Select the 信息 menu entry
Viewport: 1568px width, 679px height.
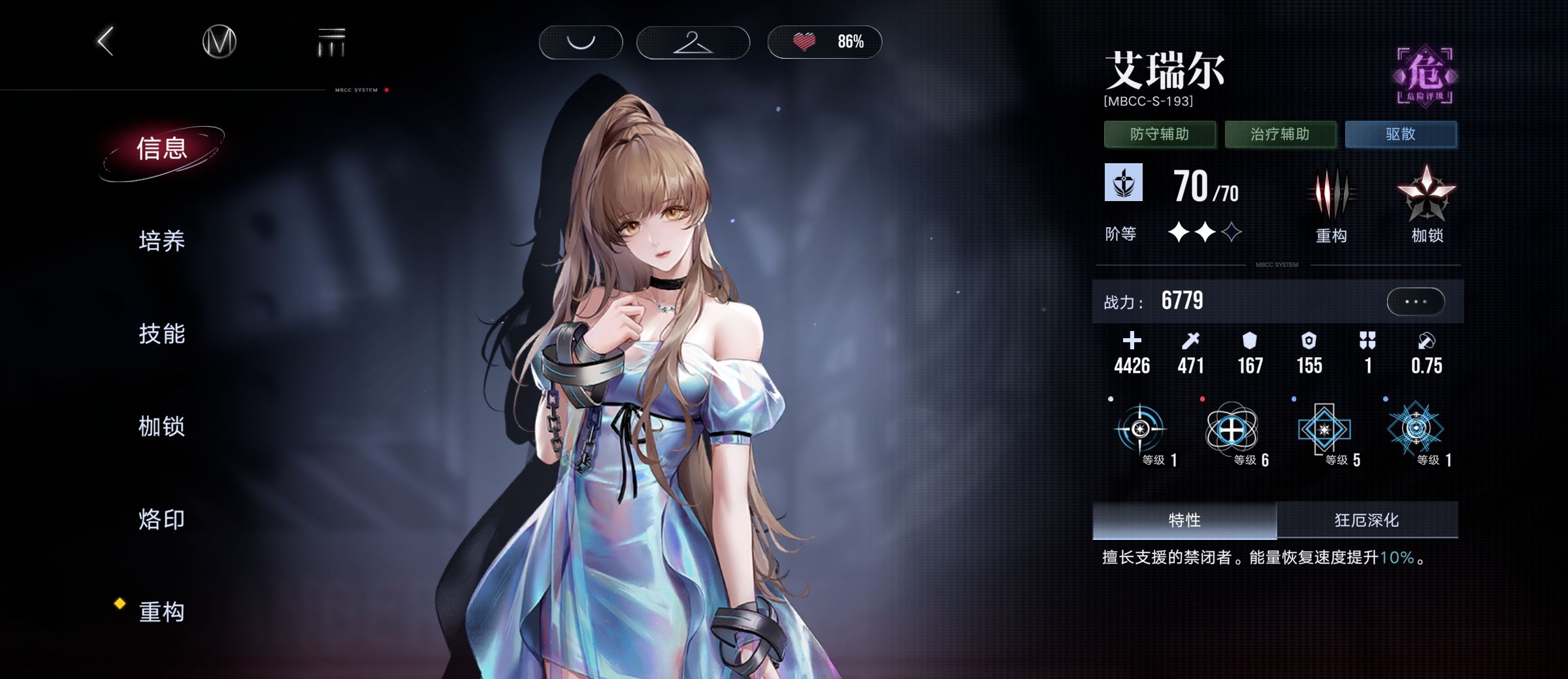162,149
